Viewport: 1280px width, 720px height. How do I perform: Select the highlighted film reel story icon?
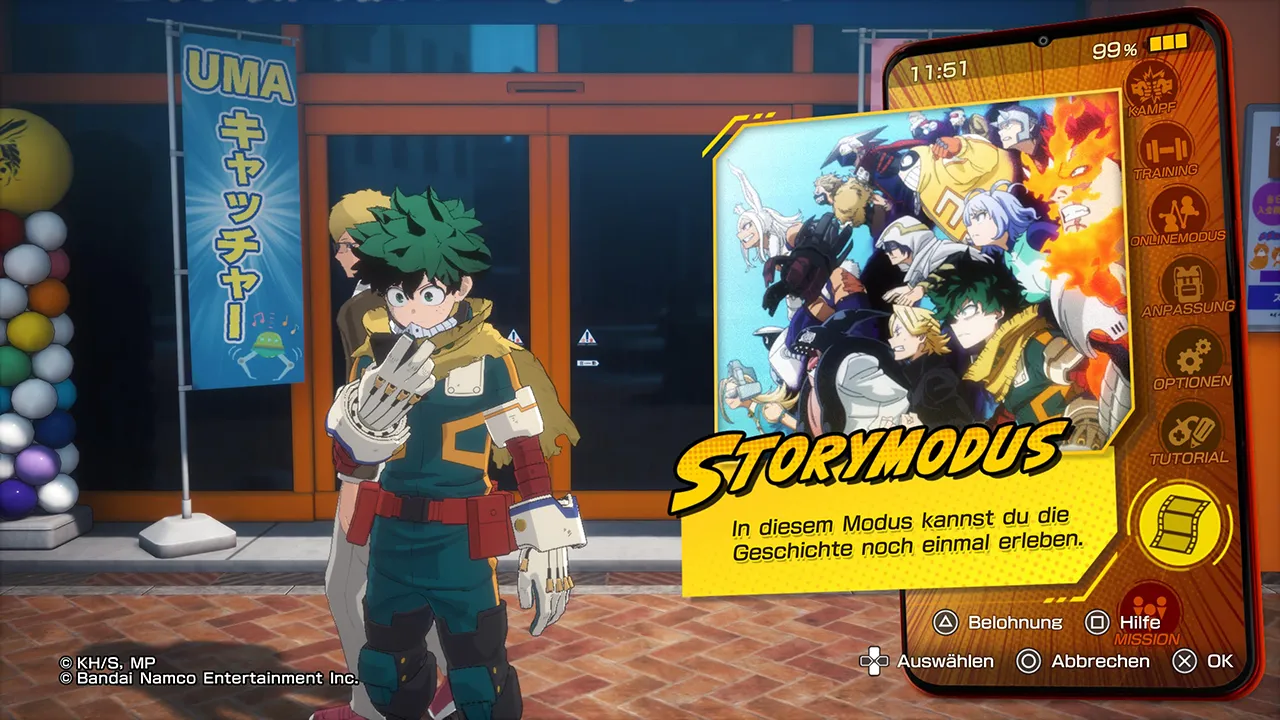pyautogui.click(x=1180, y=524)
